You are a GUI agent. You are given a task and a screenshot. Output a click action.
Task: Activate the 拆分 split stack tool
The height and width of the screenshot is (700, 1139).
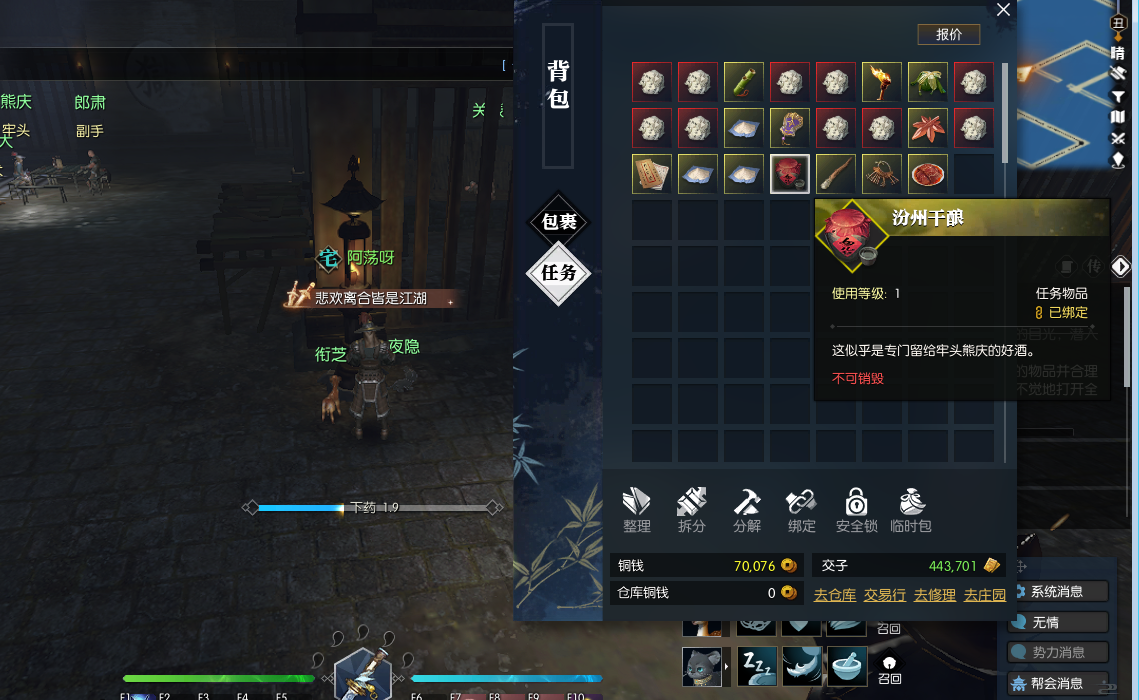(692, 510)
